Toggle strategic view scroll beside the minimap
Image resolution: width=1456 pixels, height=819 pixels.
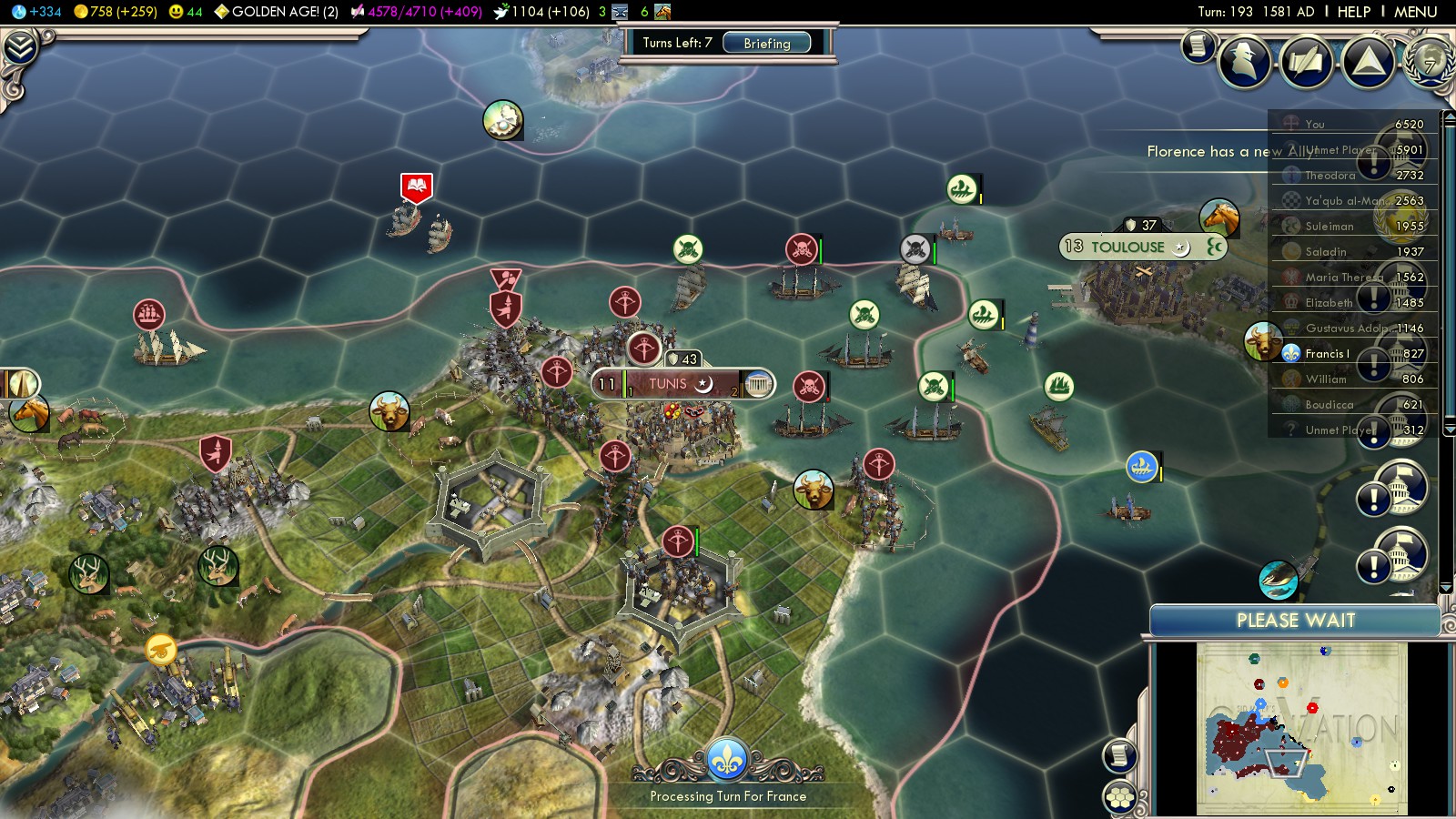1120,755
